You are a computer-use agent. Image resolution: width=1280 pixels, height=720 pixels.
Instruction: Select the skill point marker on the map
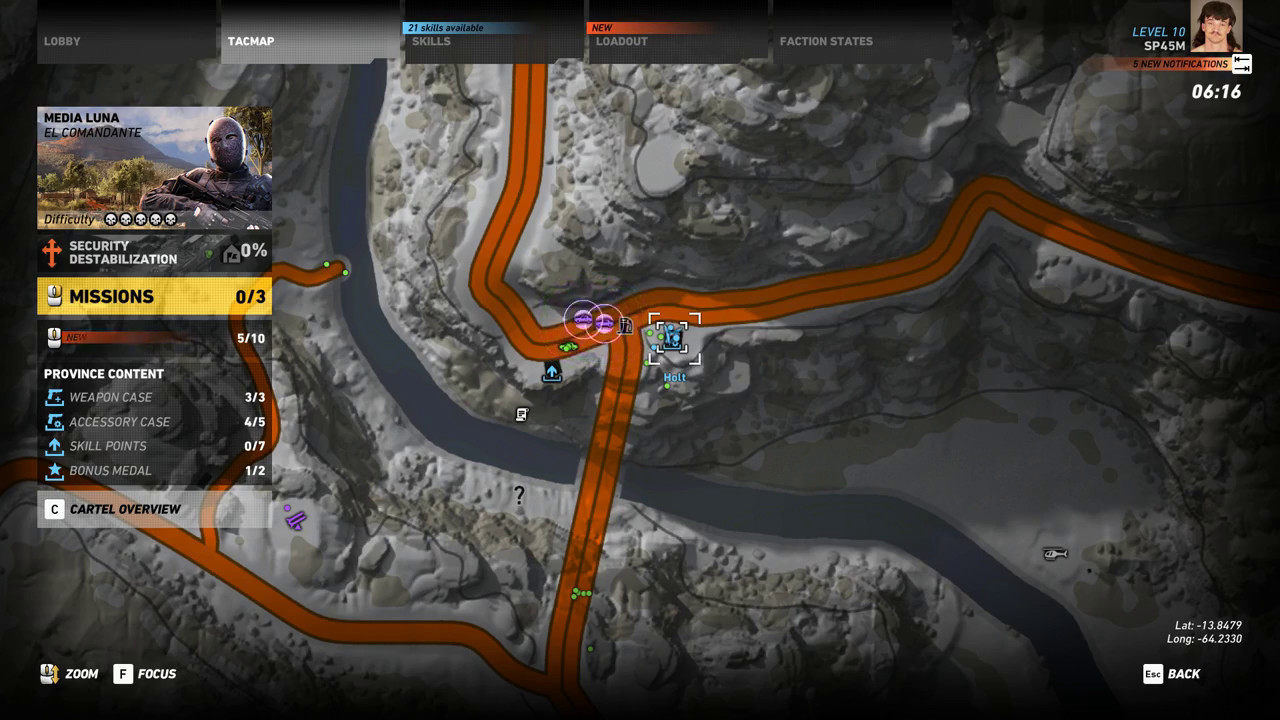pos(552,373)
